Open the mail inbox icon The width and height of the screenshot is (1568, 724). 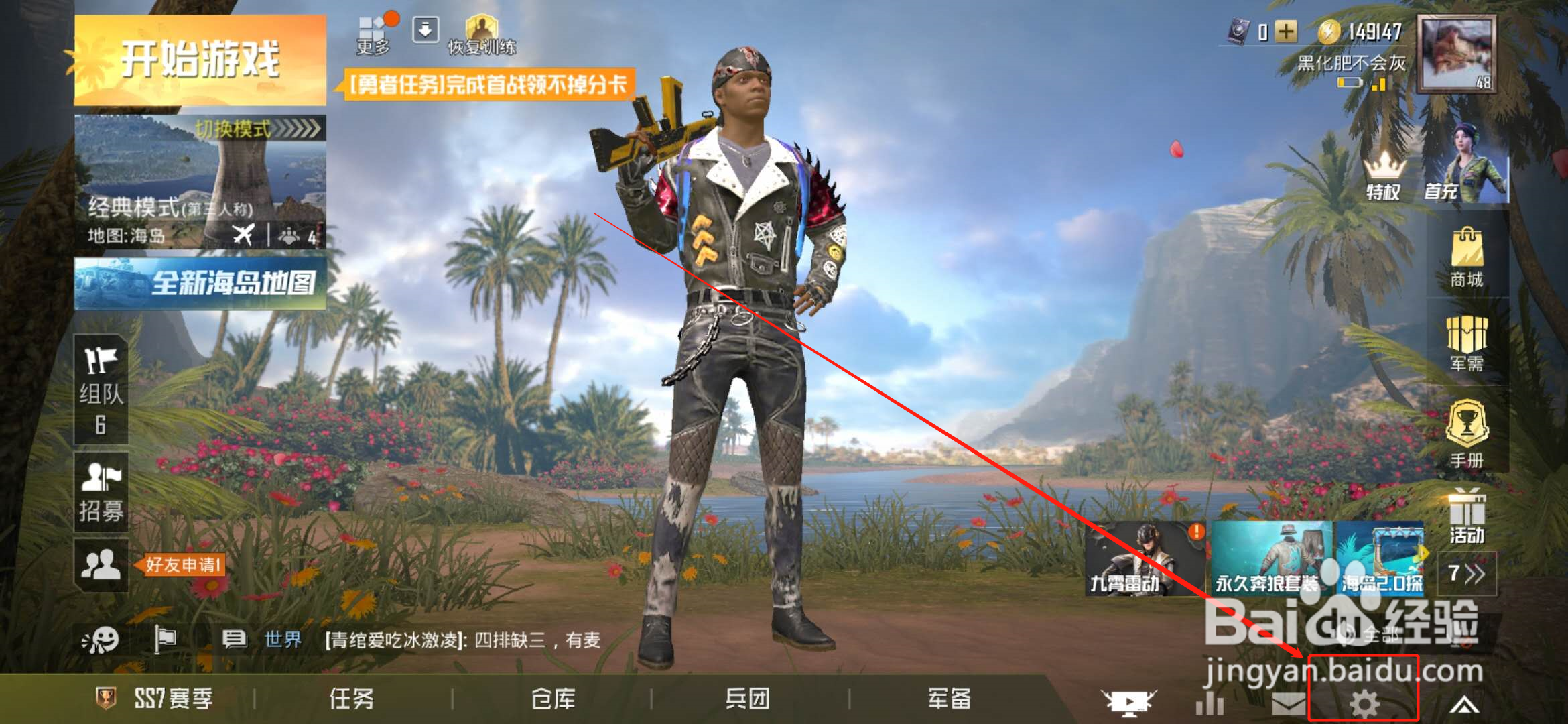(1288, 704)
